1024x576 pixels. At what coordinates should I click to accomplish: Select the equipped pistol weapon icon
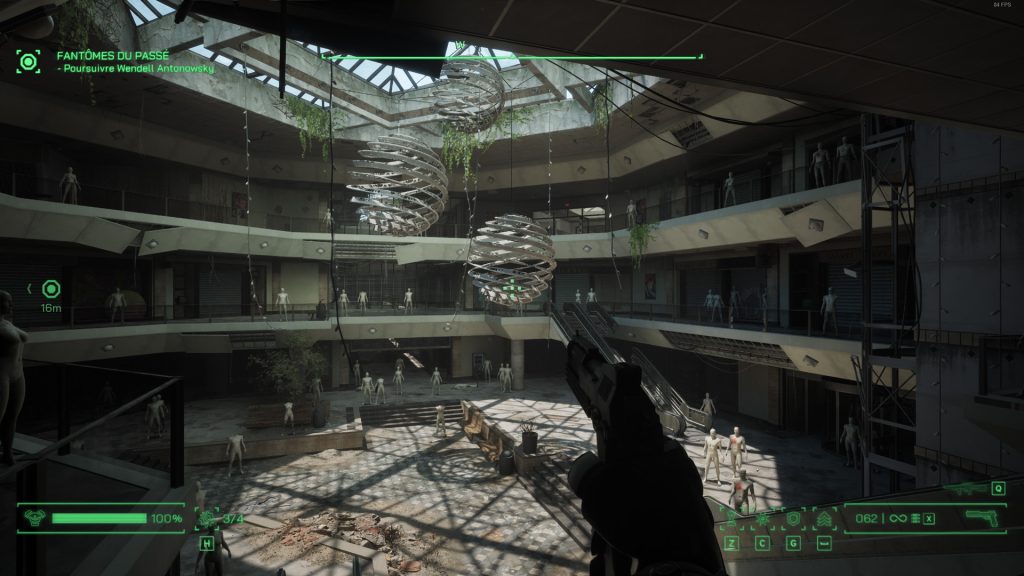click(x=983, y=518)
